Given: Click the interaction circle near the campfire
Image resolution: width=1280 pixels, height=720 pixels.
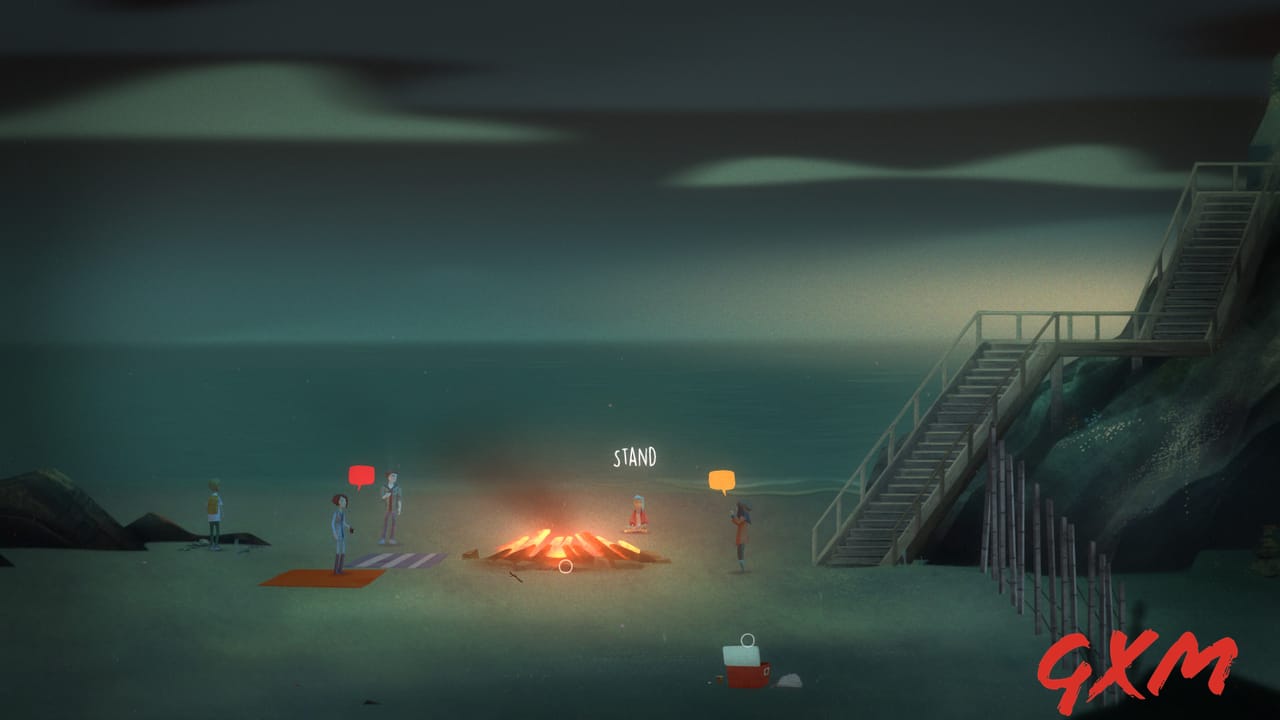Looking at the screenshot, I should coord(564,566).
